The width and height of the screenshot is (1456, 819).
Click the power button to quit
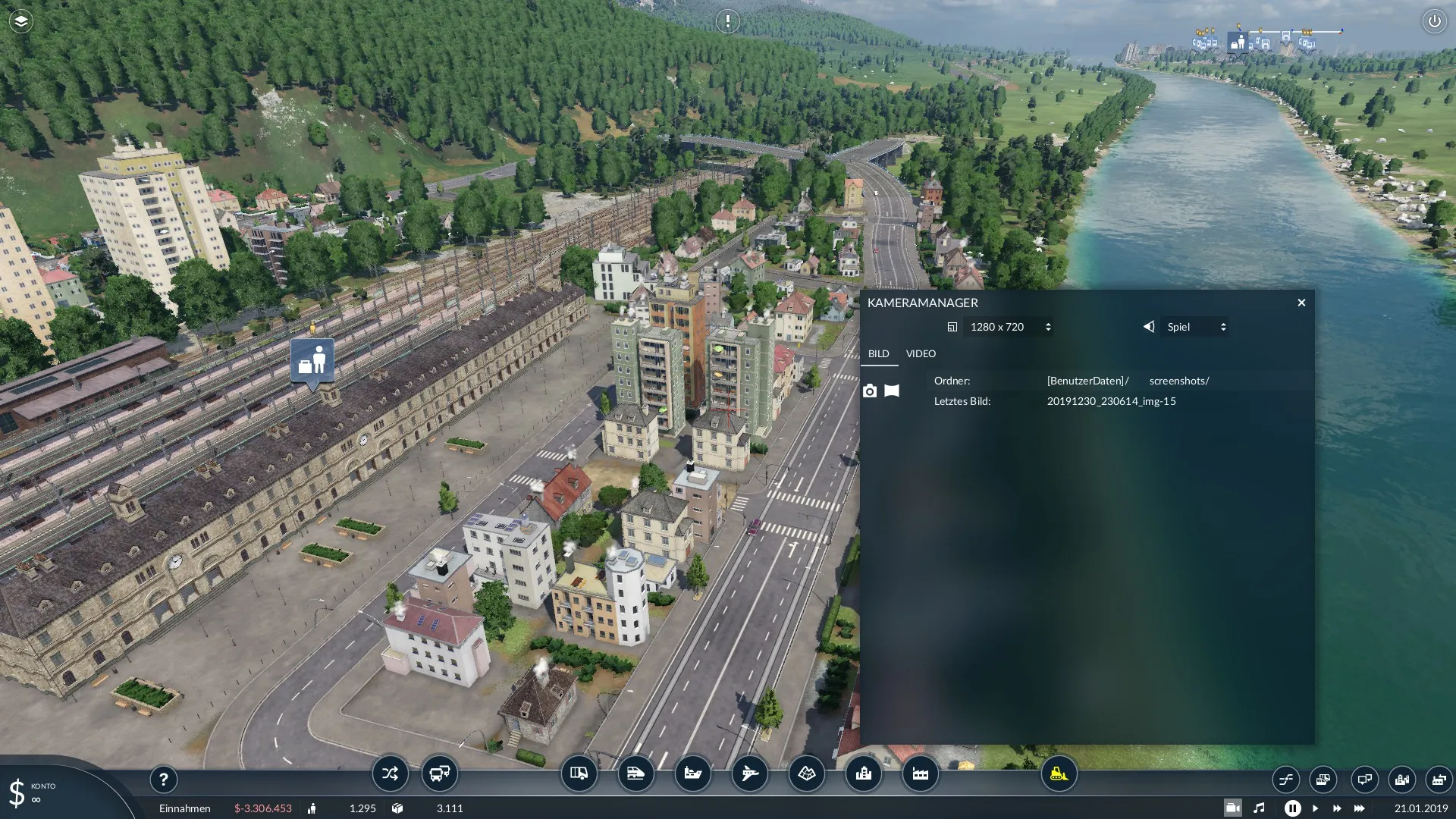[1434, 21]
